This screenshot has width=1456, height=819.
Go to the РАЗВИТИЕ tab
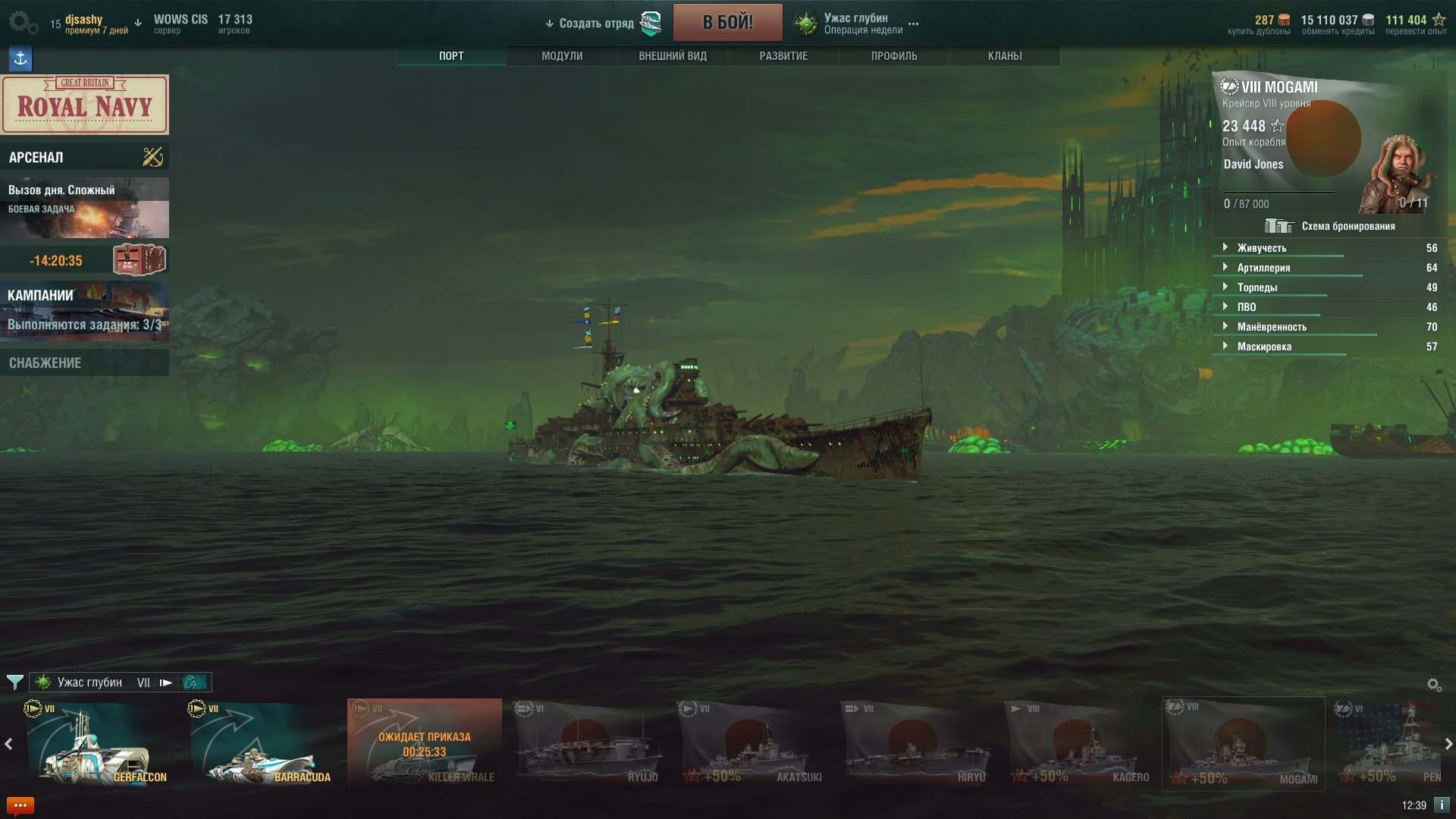[x=783, y=56]
